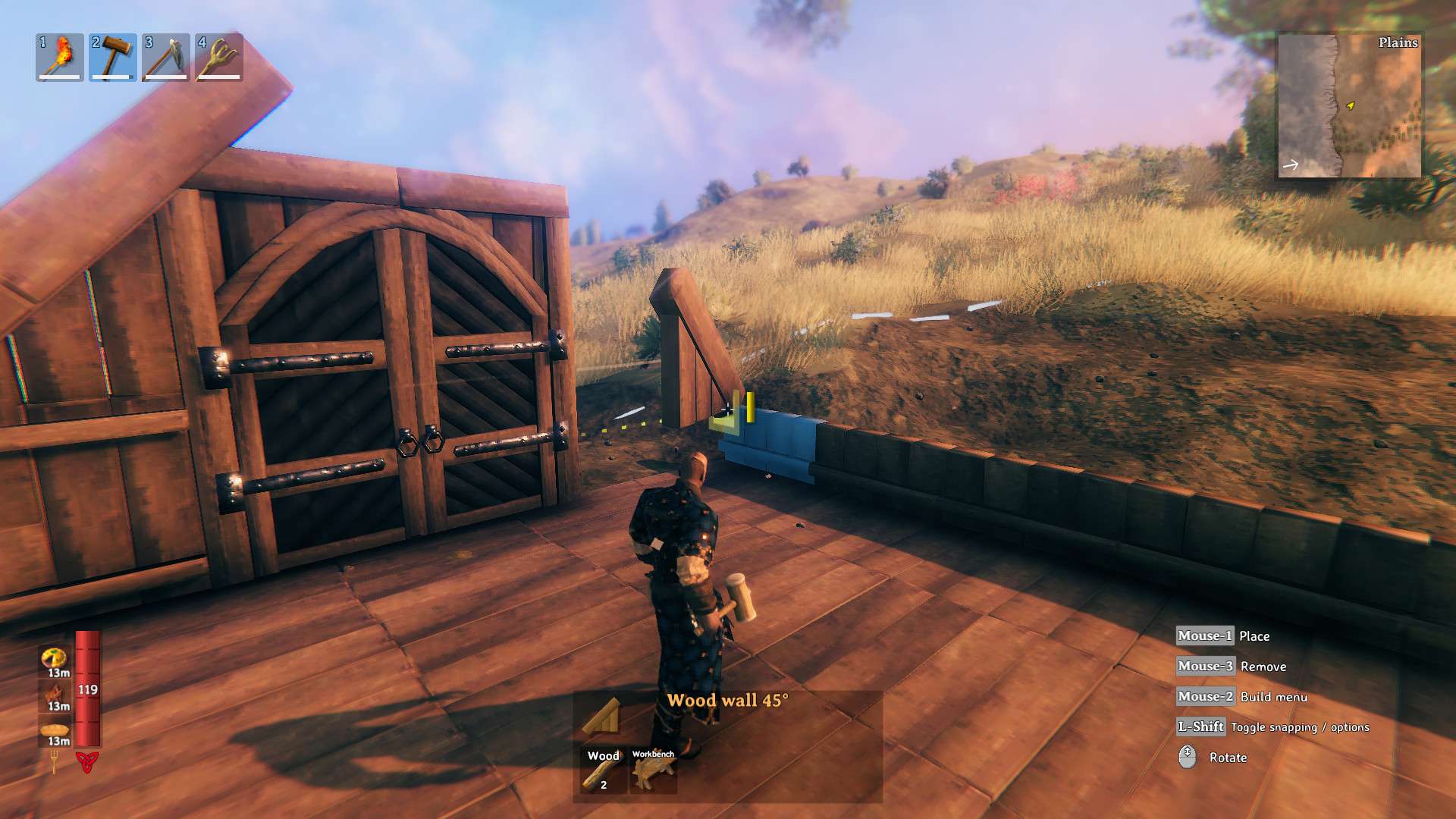Click the fire pie food icon
The width and height of the screenshot is (1456, 819).
53,658
